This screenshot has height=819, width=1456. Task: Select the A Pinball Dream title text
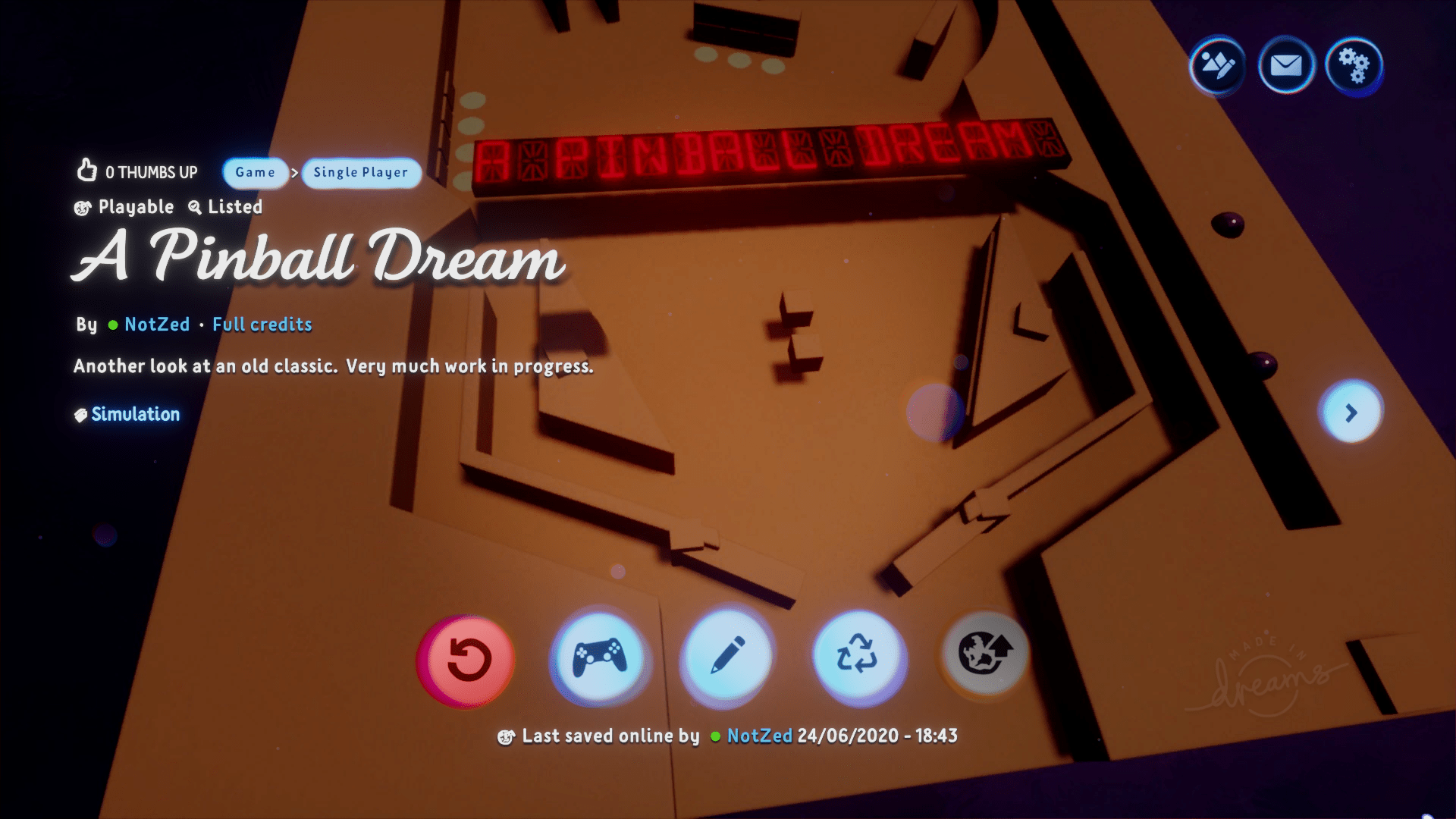[x=318, y=262]
